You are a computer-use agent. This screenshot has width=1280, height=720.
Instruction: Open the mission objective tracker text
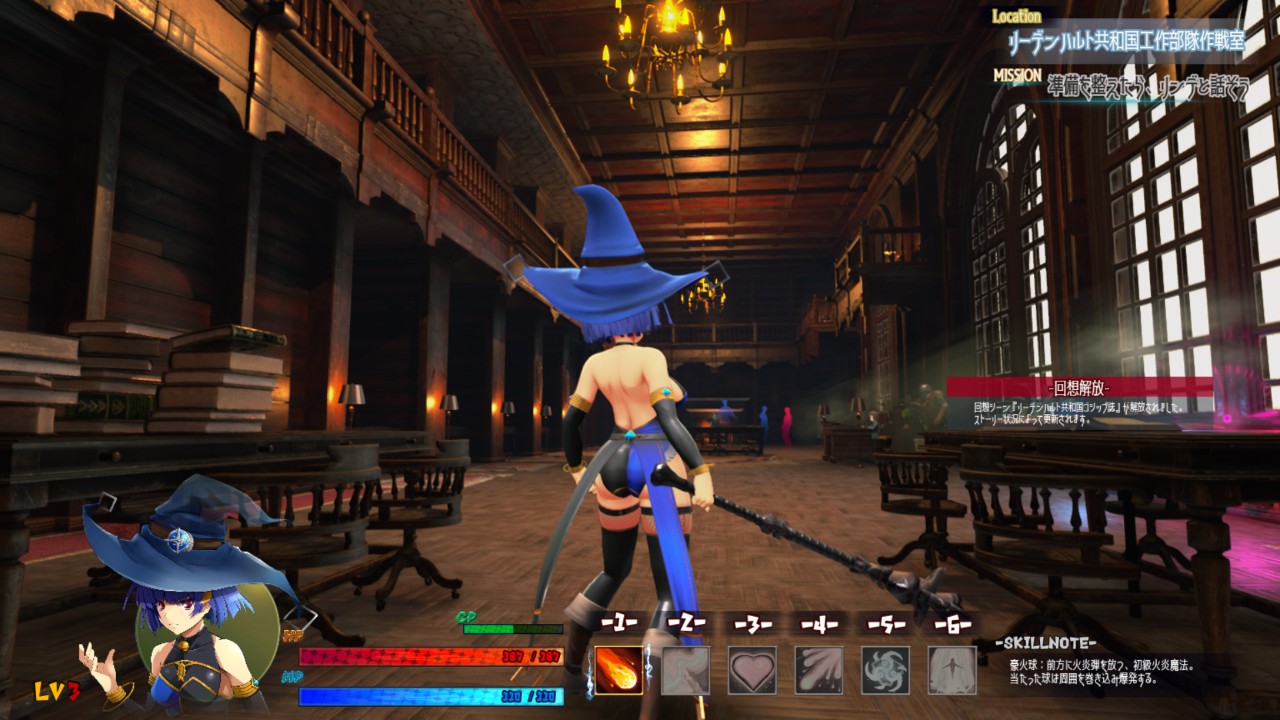tap(1148, 87)
